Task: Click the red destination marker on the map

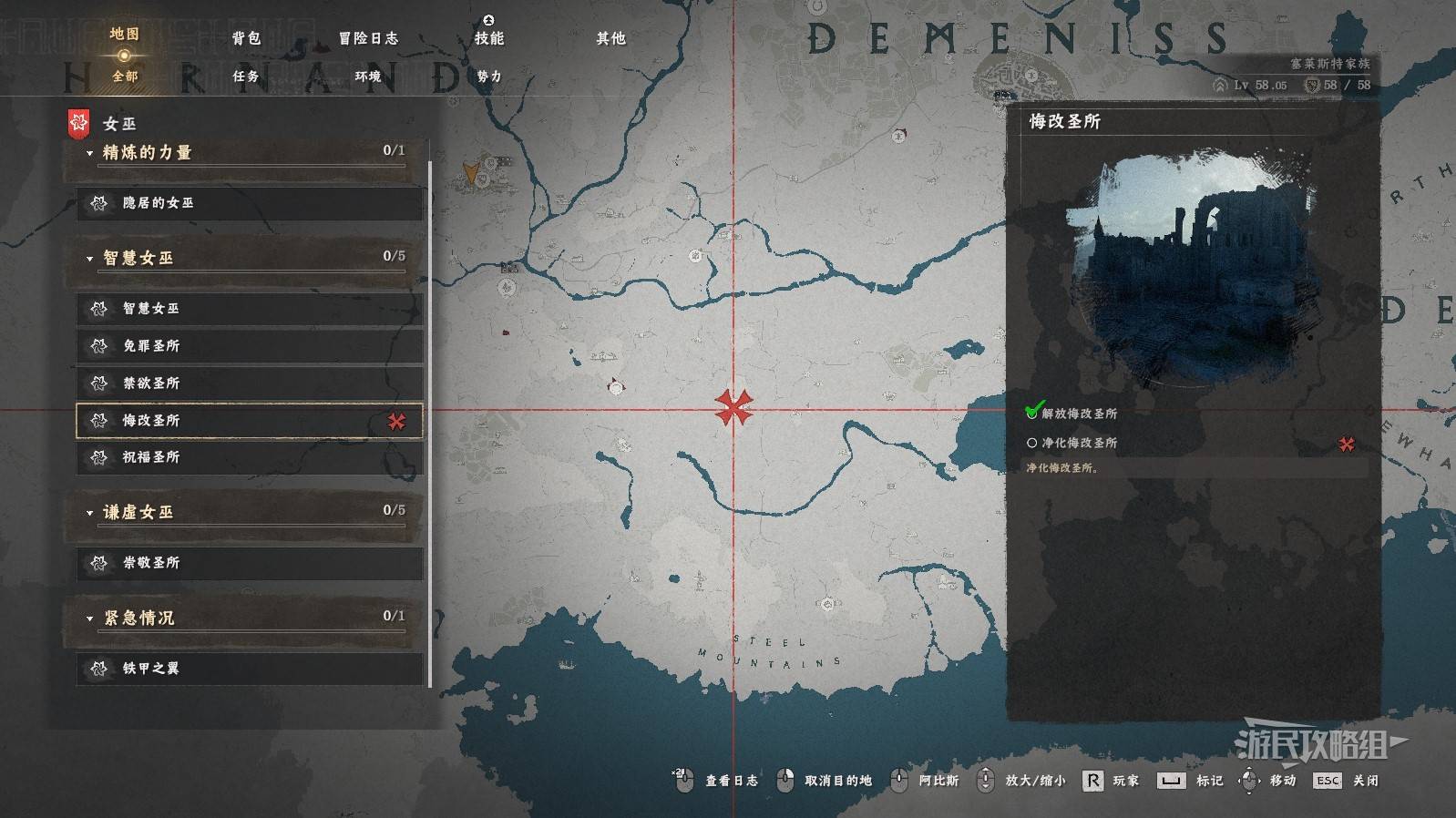Action: click(733, 408)
